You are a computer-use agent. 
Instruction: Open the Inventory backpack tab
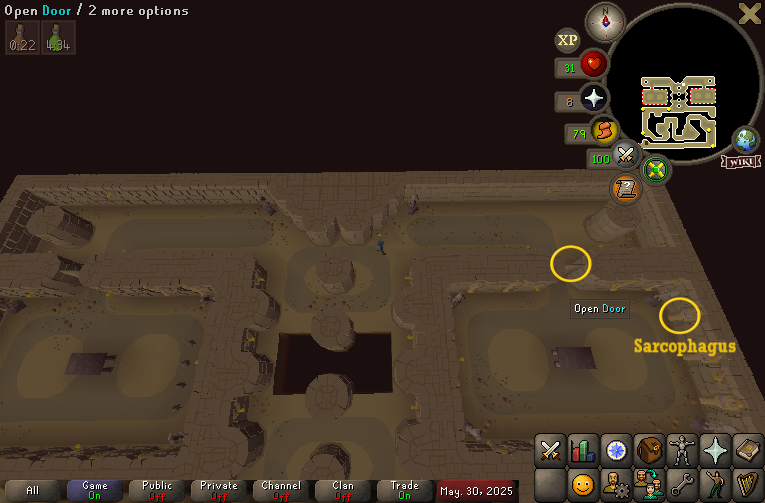tap(650, 451)
